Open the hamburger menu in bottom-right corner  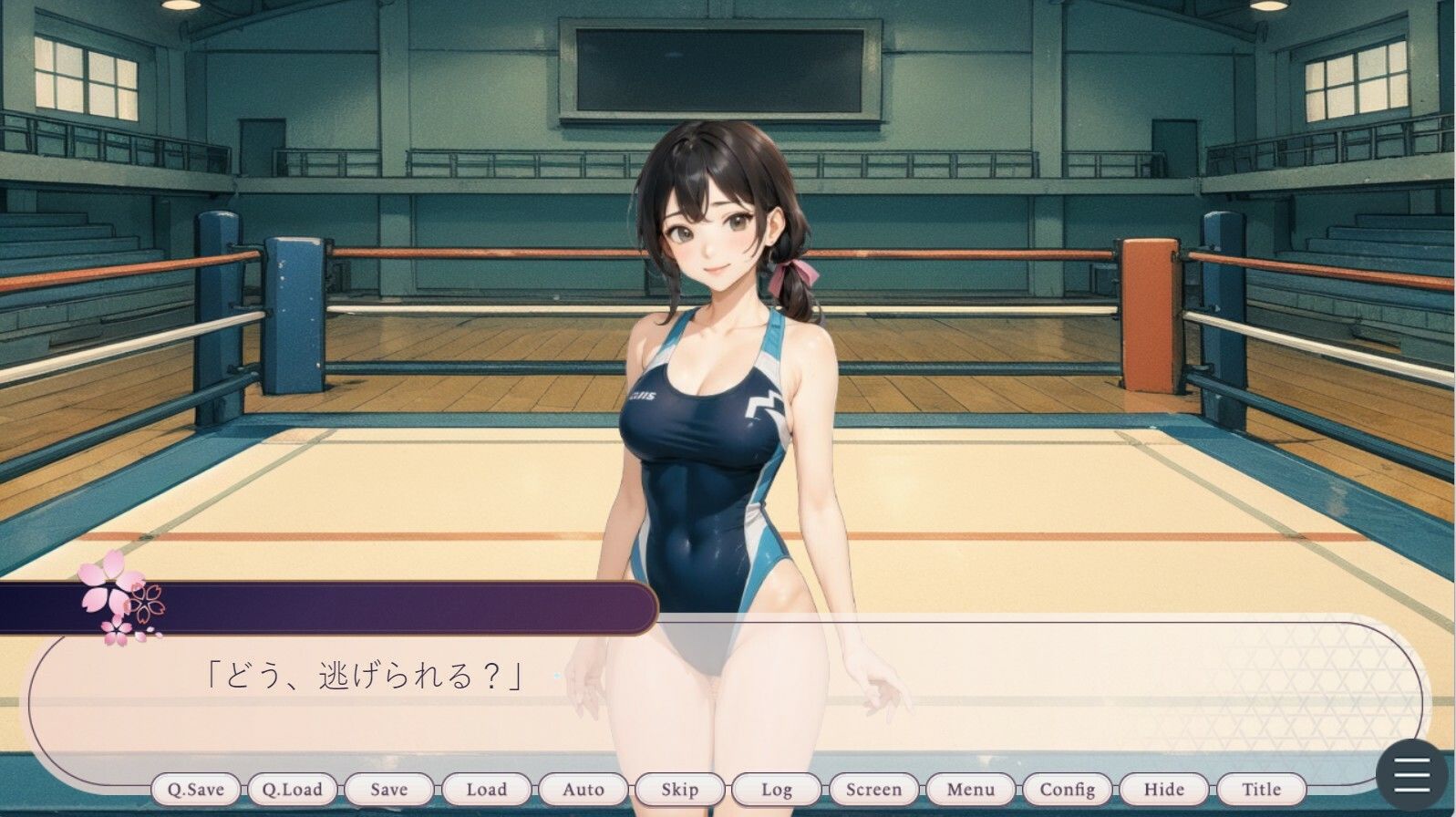point(1410,772)
